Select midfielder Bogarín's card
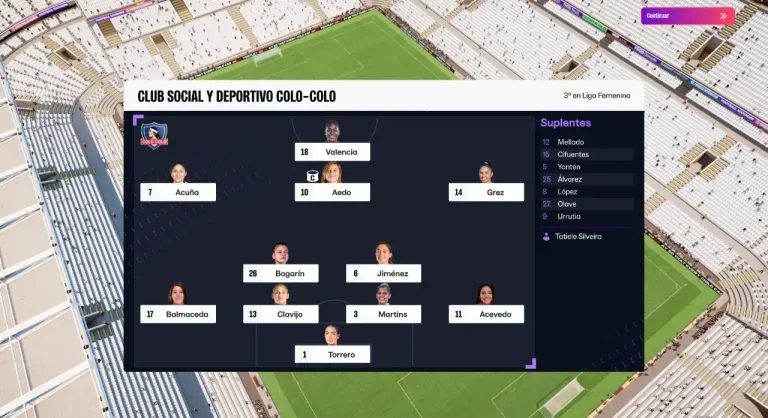 [x=281, y=273]
